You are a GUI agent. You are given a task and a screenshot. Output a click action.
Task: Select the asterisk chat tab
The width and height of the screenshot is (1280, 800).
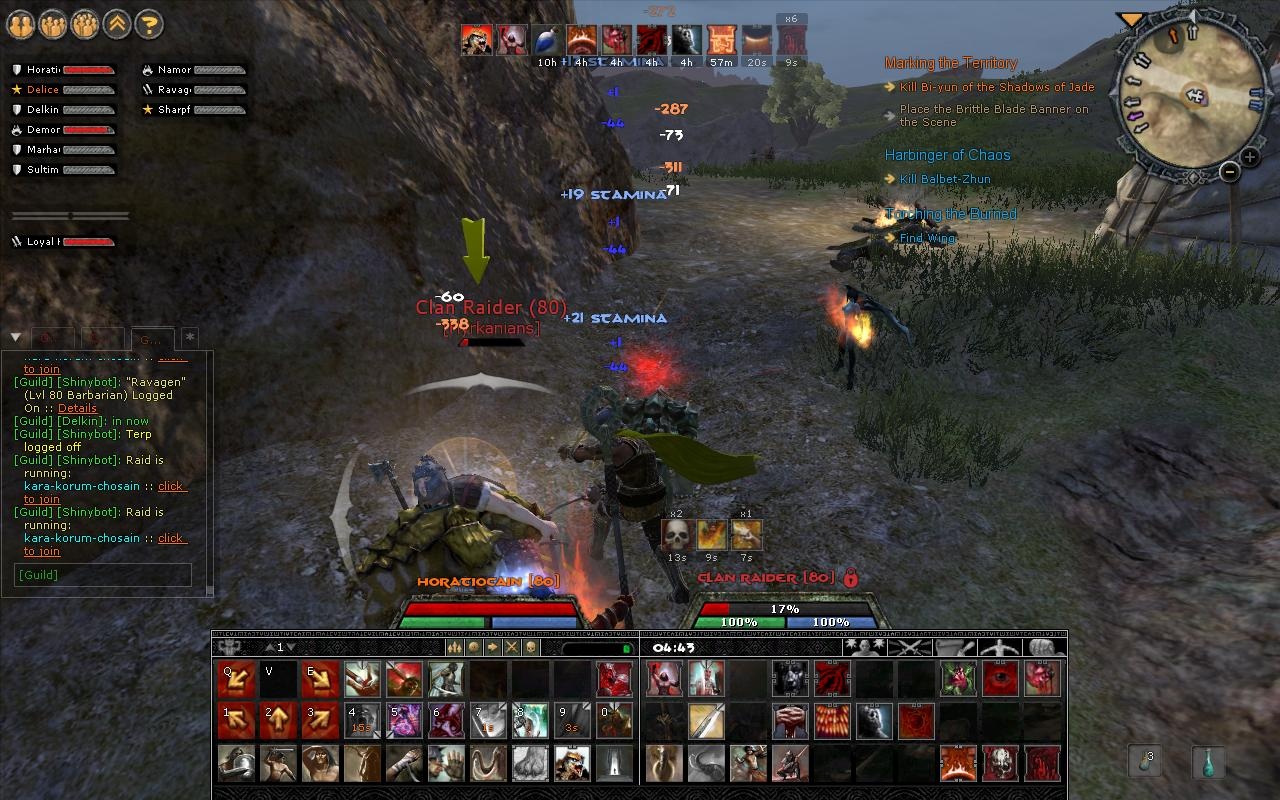189,337
